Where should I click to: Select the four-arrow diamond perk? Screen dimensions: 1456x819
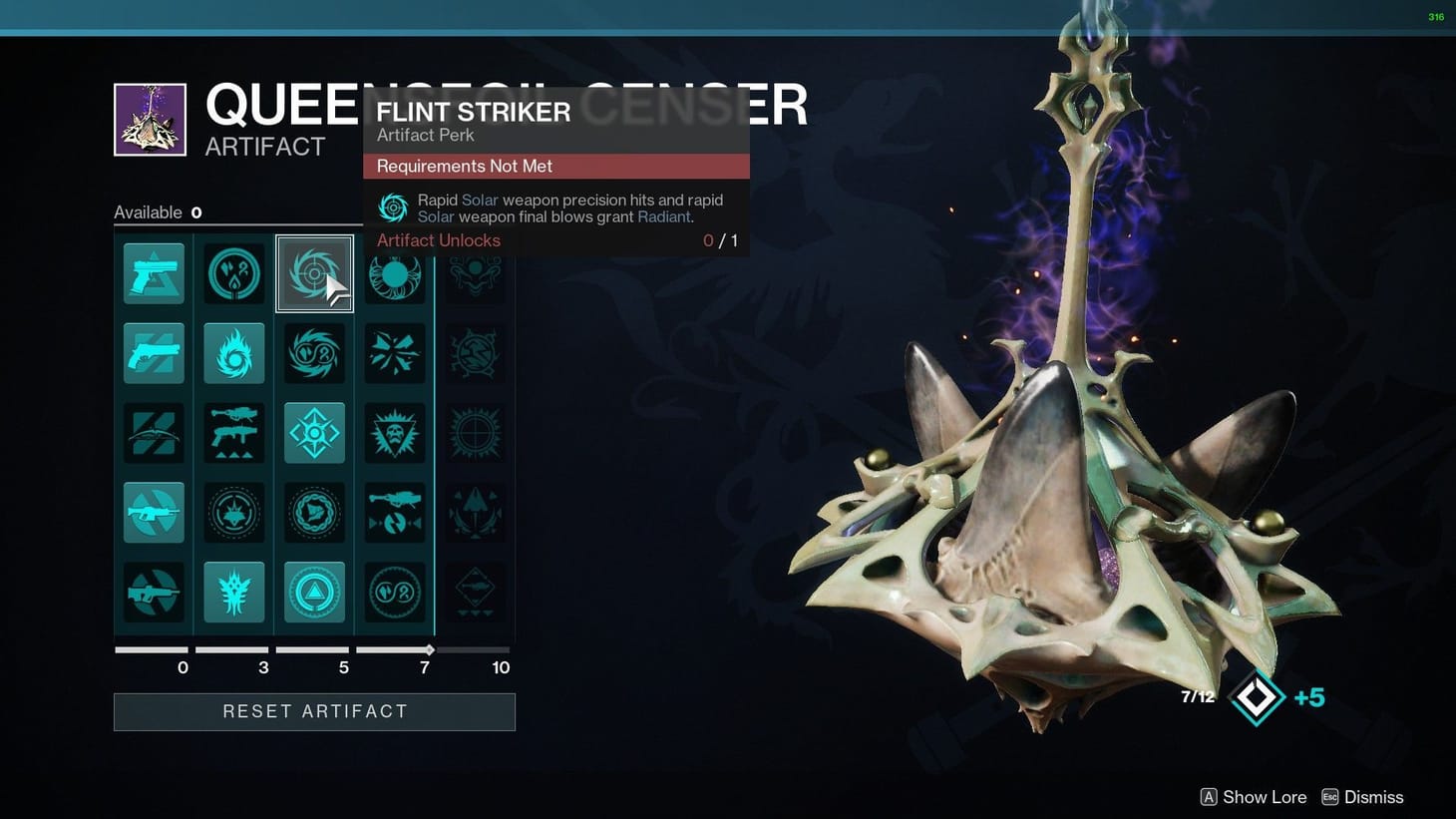pos(314,433)
